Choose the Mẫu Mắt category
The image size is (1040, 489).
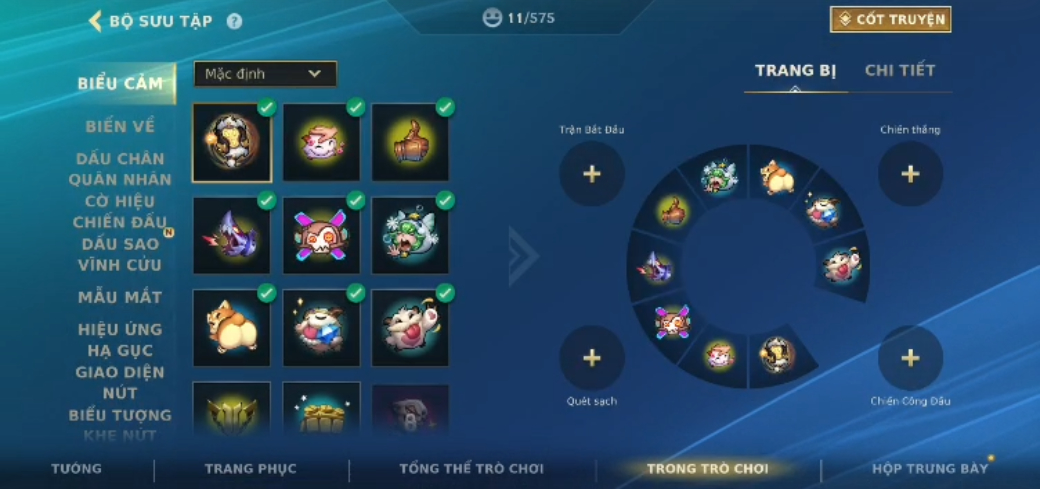120,297
